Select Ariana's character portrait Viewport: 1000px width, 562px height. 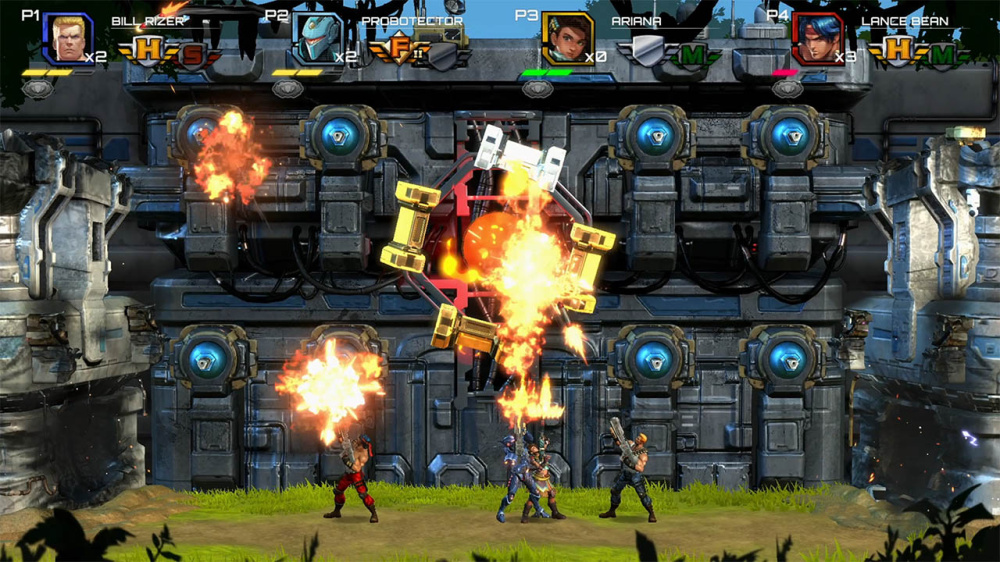coord(568,39)
